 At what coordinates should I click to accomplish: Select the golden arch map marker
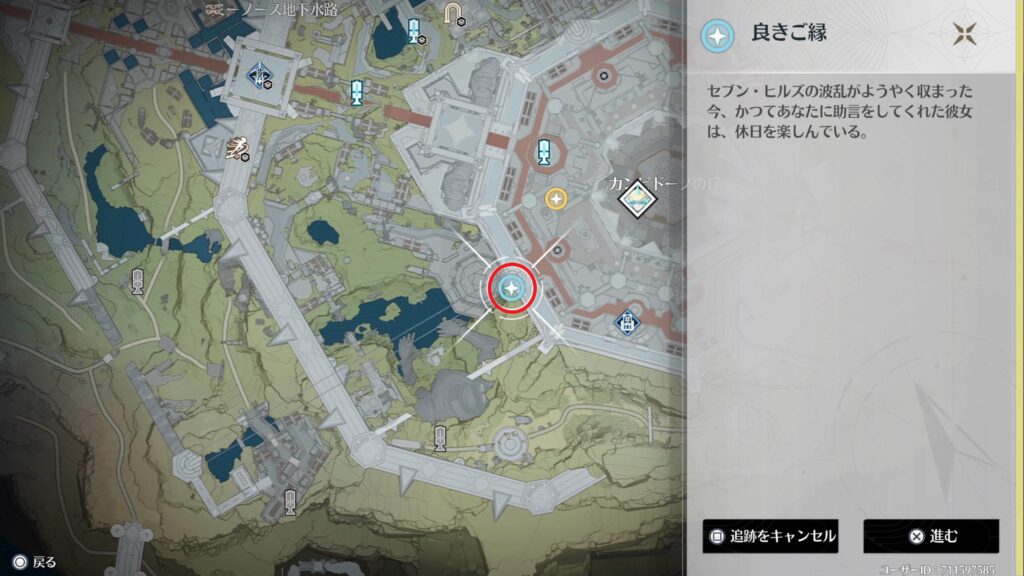(453, 12)
